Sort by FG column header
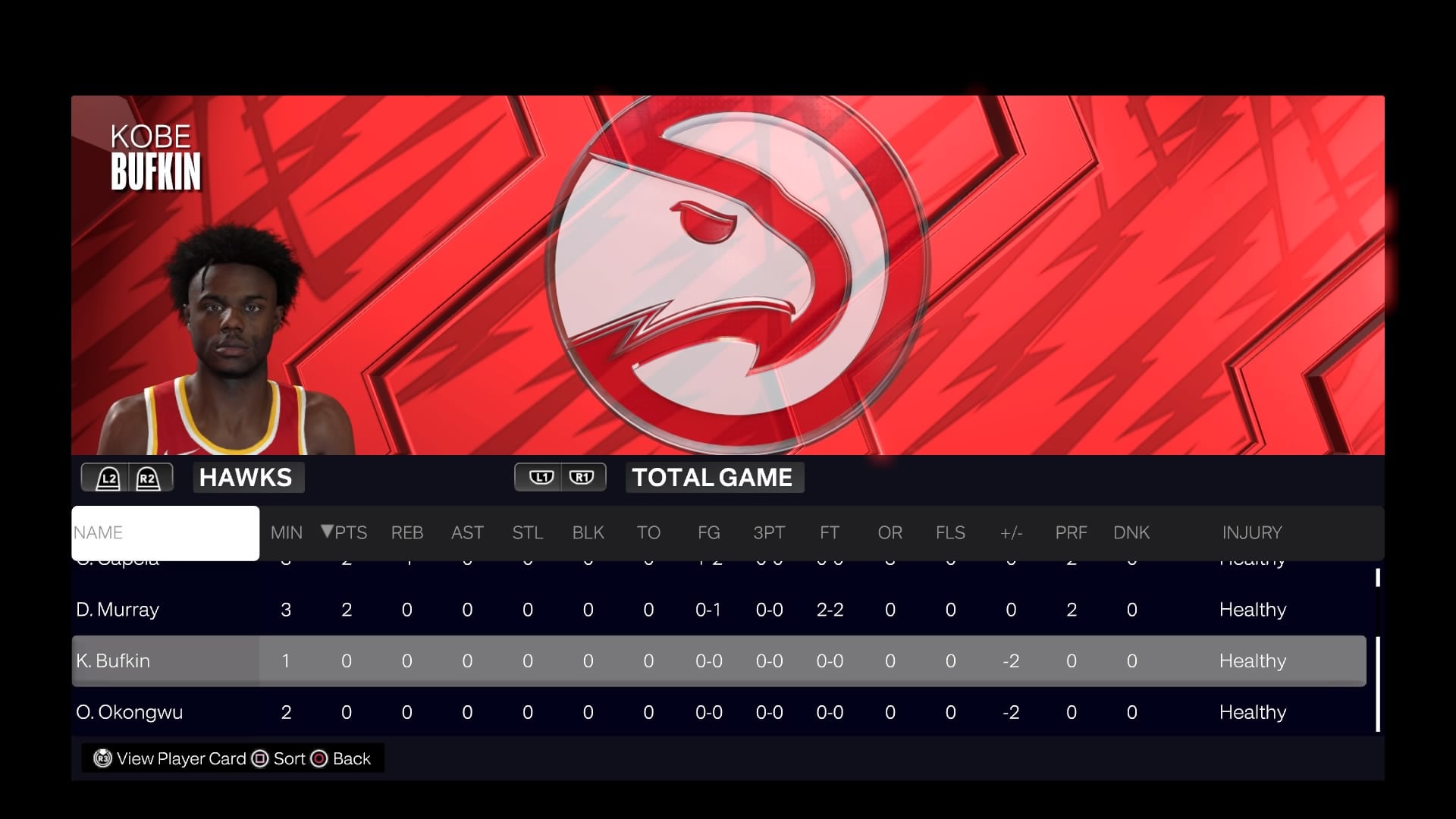This screenshot has width=1456, height=819. (x=708, y=533)
